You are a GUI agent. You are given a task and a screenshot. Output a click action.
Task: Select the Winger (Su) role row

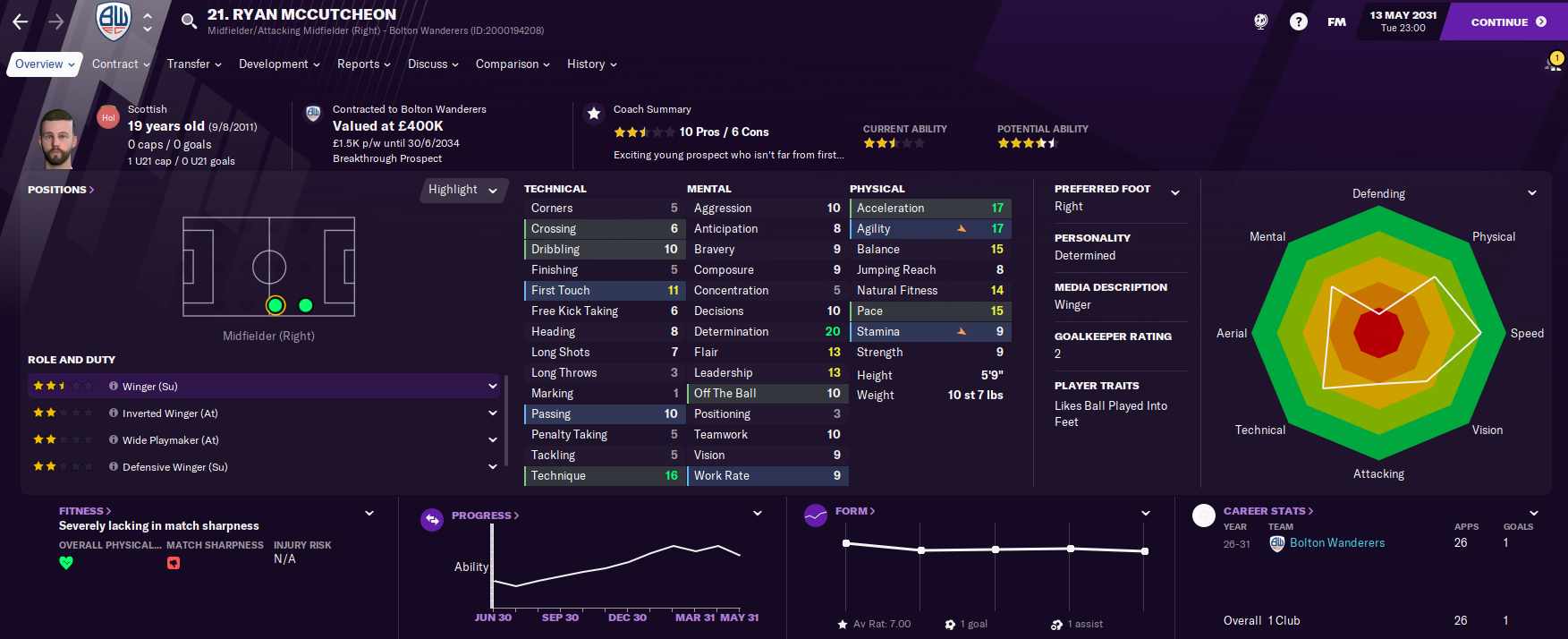(x=263, y=387)
